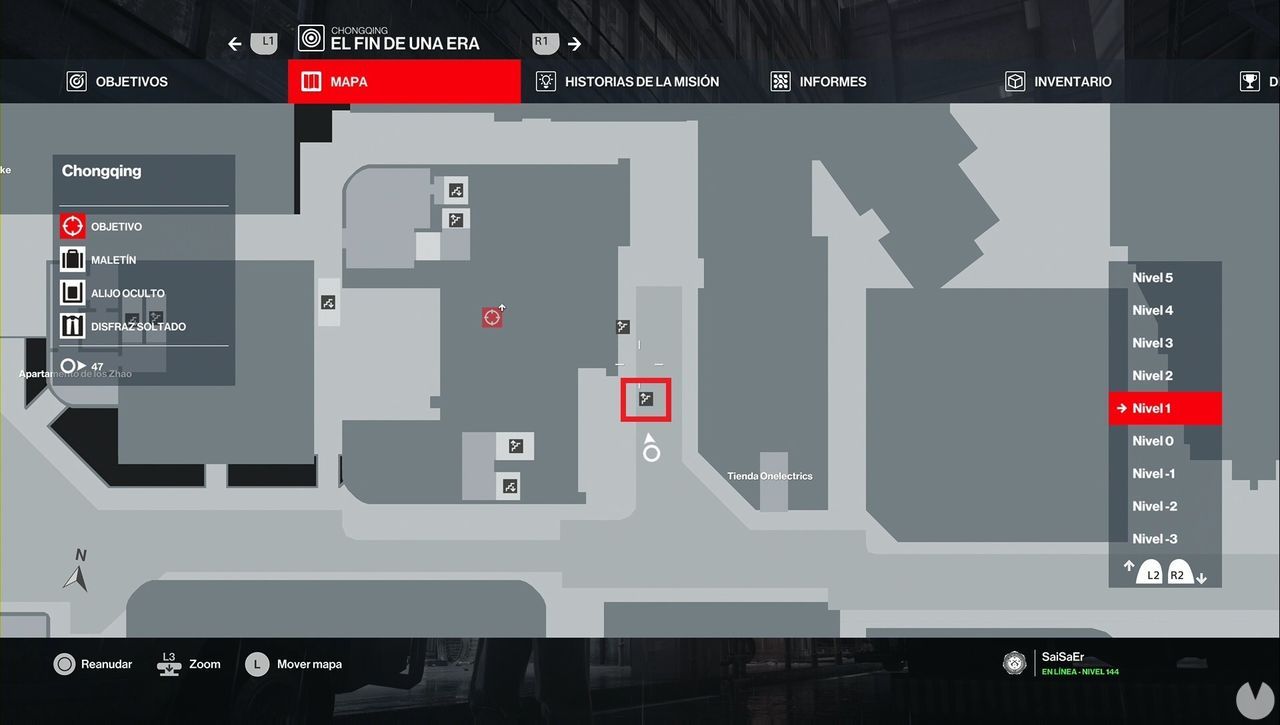1280x725 pixels.
Task: Select the ALIJO OCULTO stash icon
Action: 72,292
